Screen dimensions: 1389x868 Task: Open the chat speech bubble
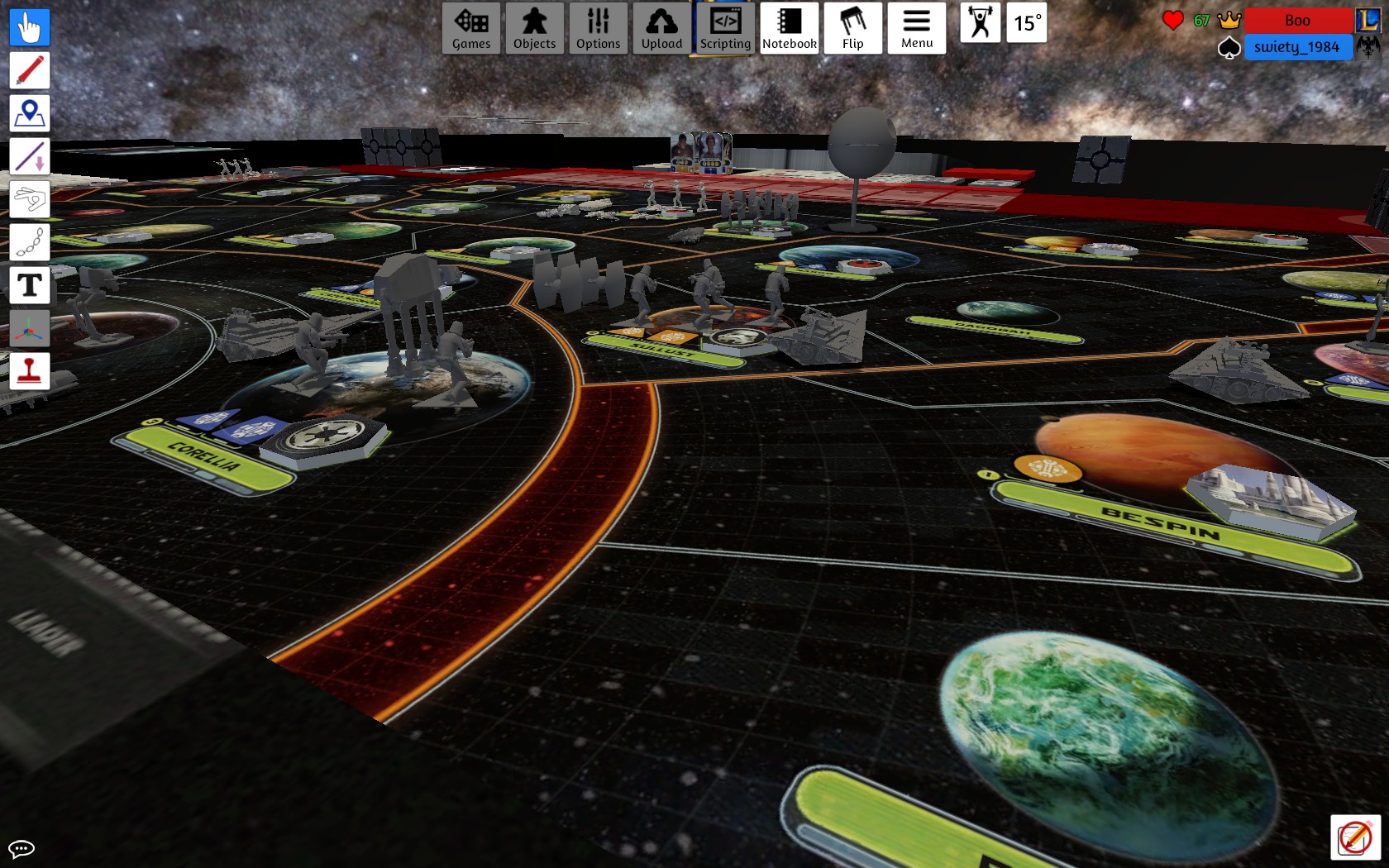pos(21,848)
